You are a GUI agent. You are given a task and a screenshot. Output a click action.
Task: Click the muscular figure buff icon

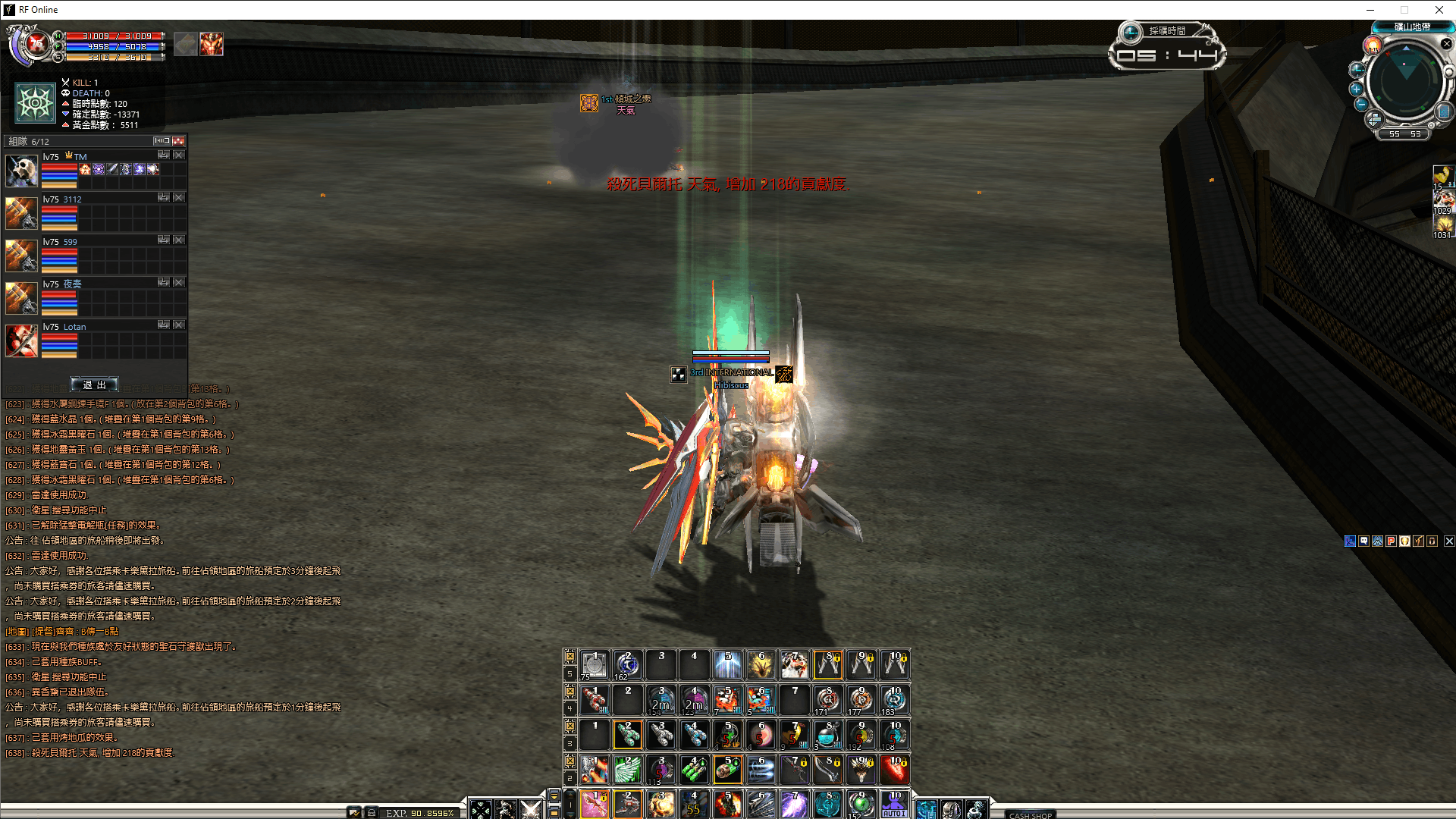tap(212, 44)
